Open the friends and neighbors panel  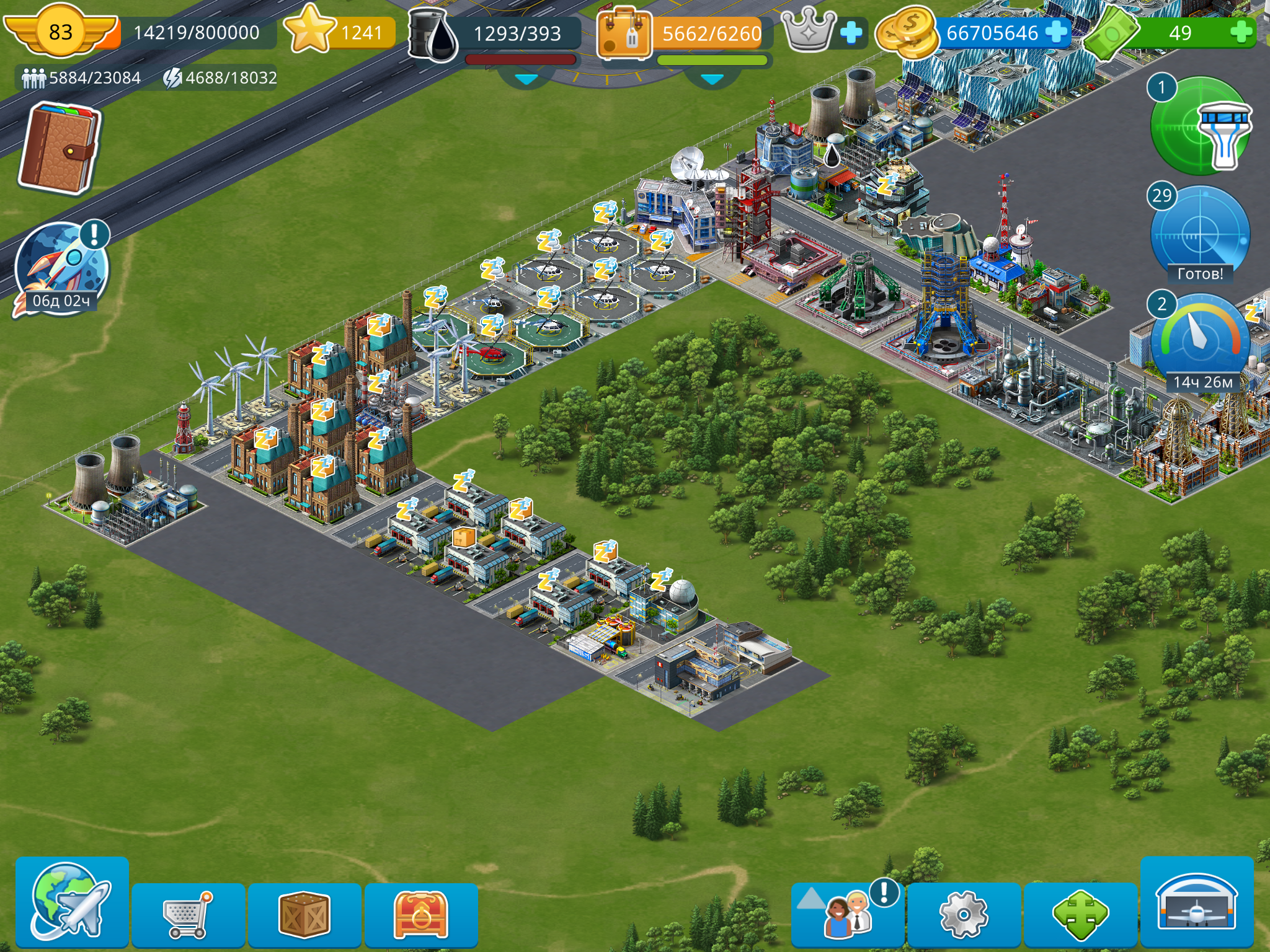click(x=847, y=914)
